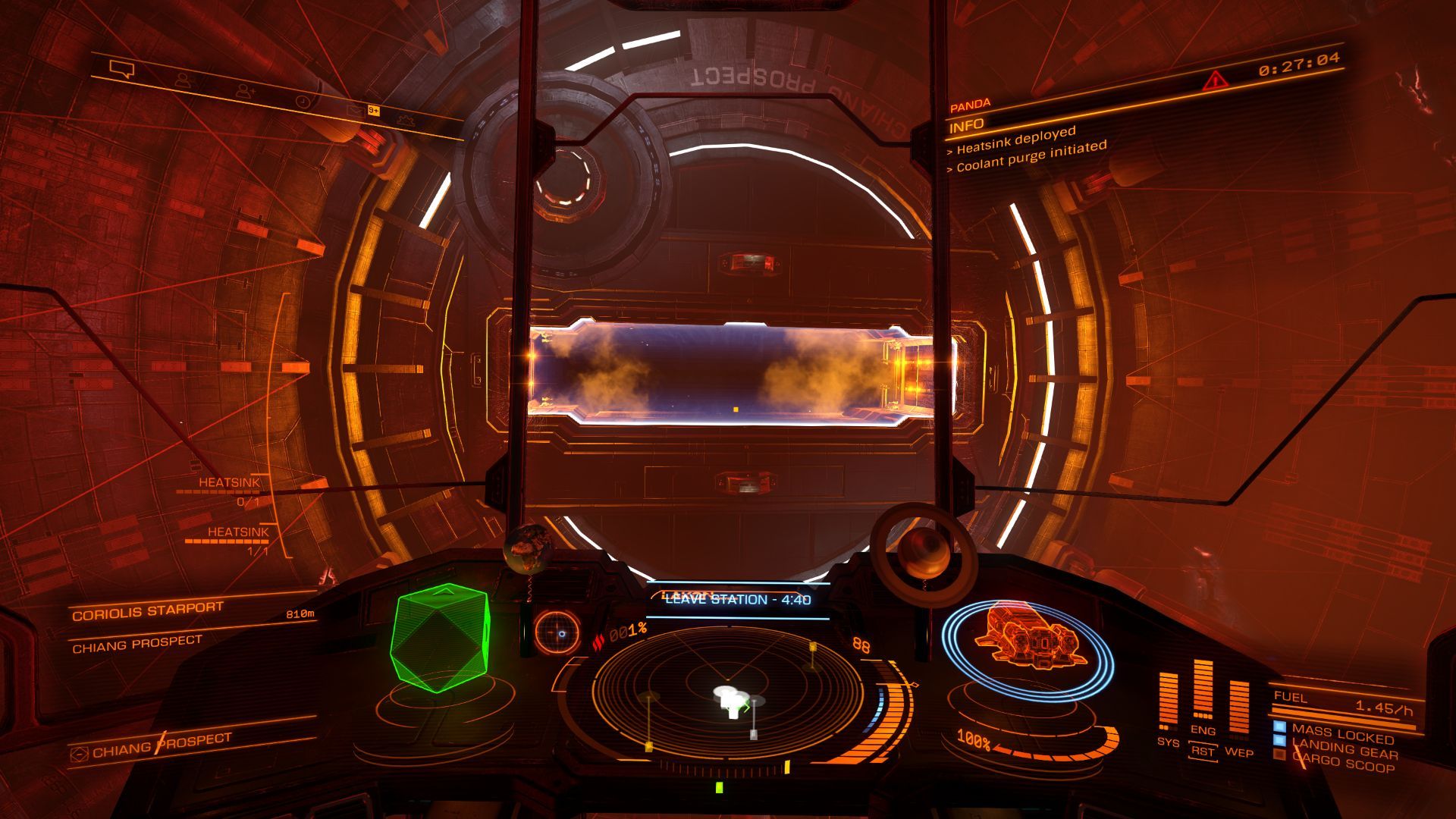Select the ENG power distributor label
This screenshot has height=819, width=1456.
coord(1203,730)
